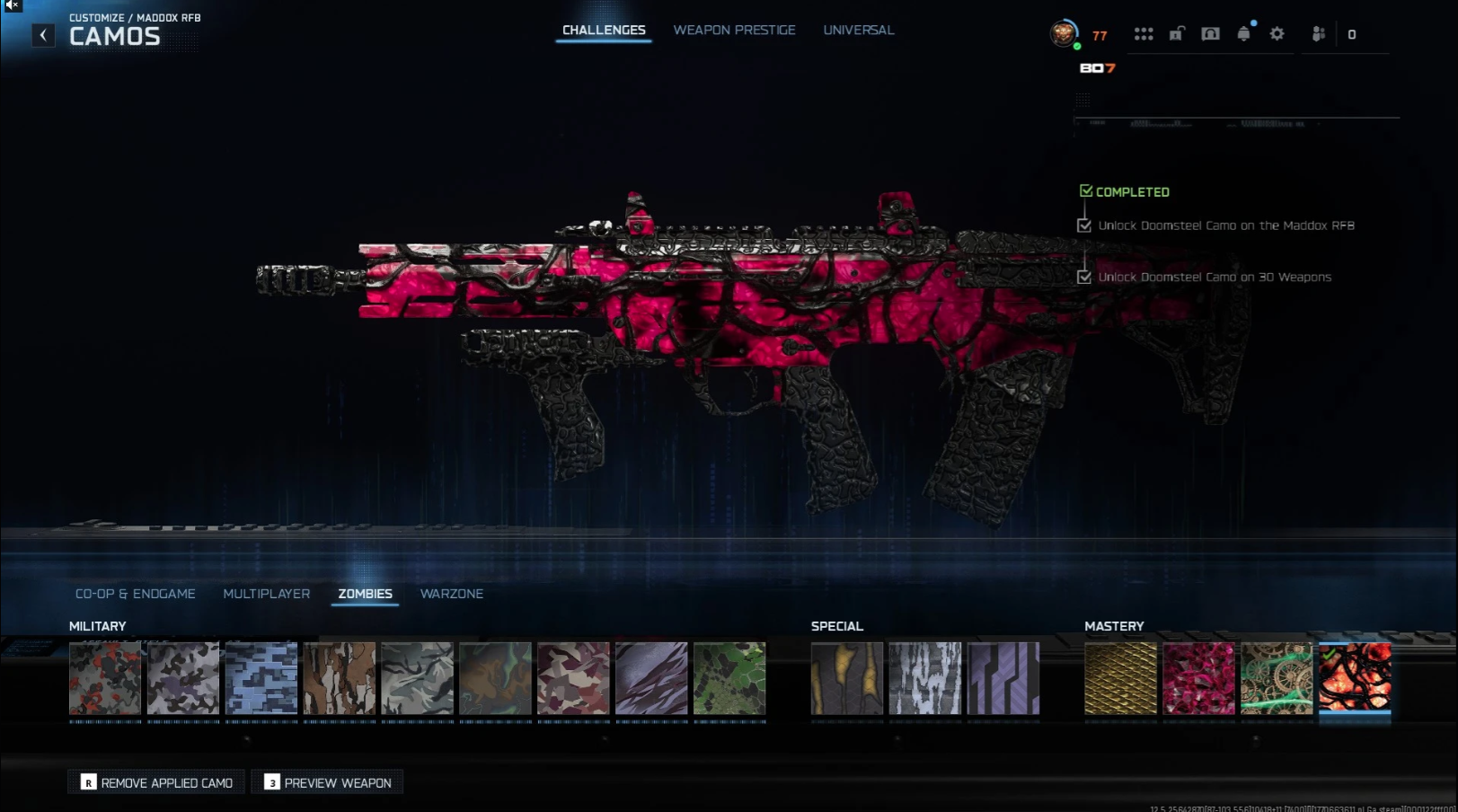Open the Universal camos tab
Screen dimensions: 1458x812
point(858,31)
